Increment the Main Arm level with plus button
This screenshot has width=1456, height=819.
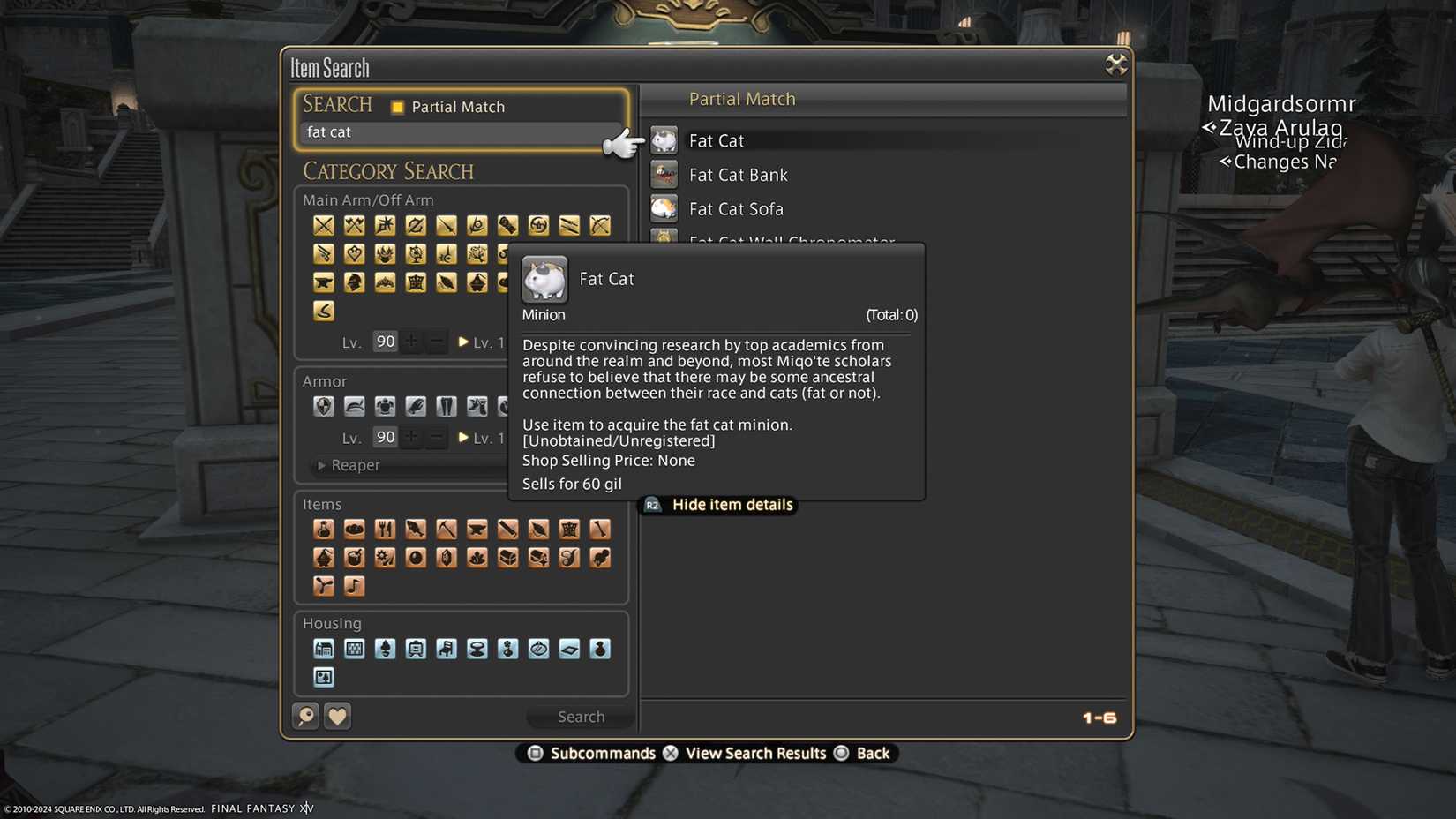[x=411, y=342]
